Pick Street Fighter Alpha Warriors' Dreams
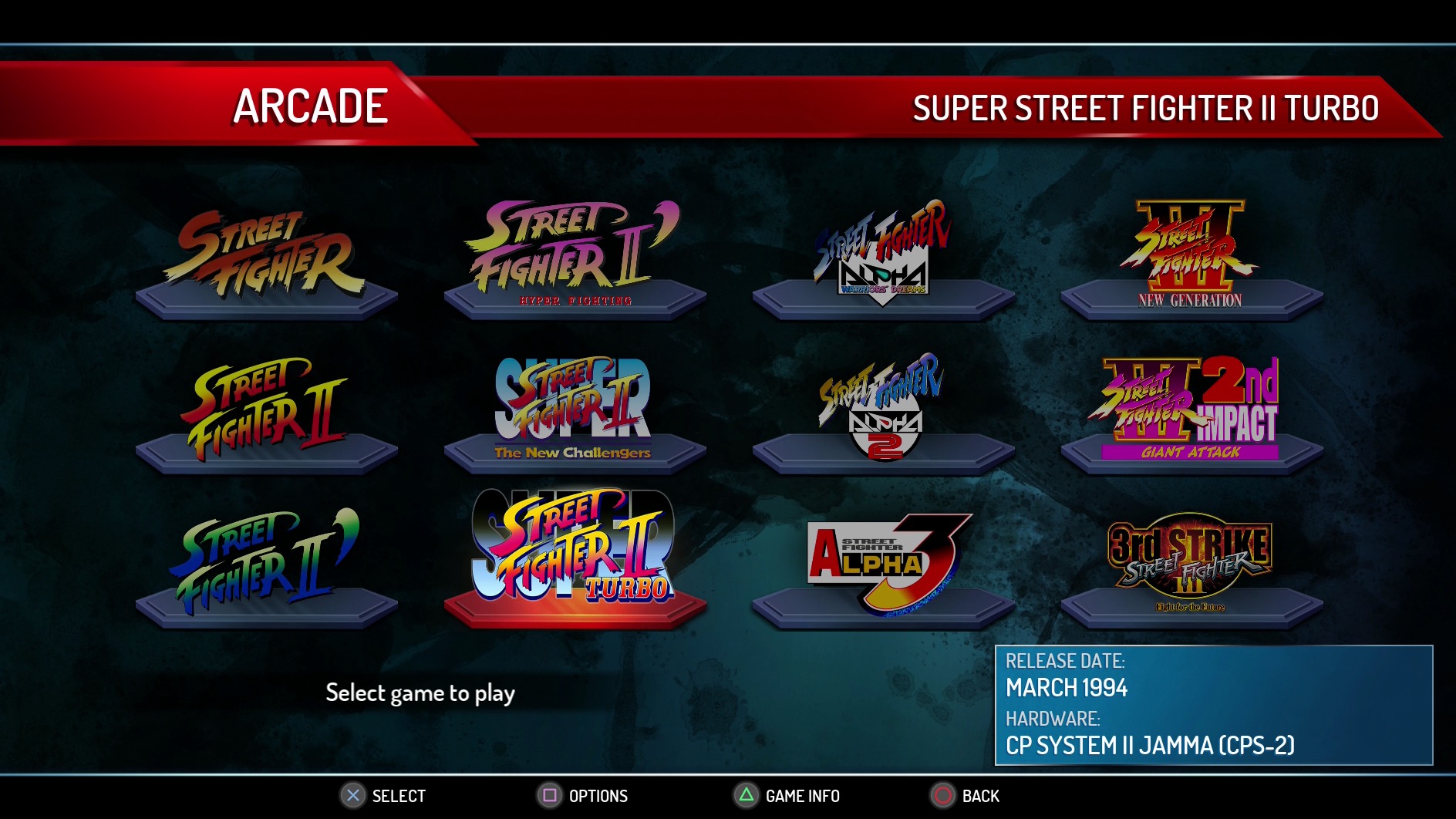1456x819 pixels. click(x=883, y=254)
